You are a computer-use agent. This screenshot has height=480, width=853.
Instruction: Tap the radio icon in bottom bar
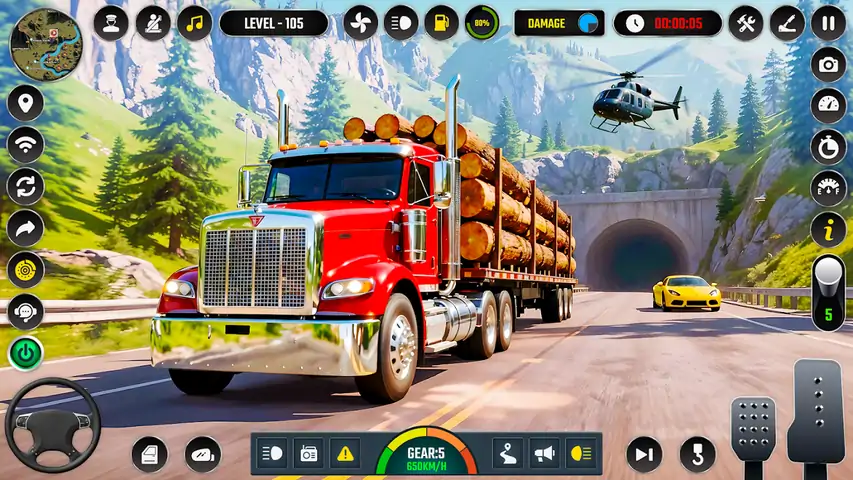click(308, 453)
